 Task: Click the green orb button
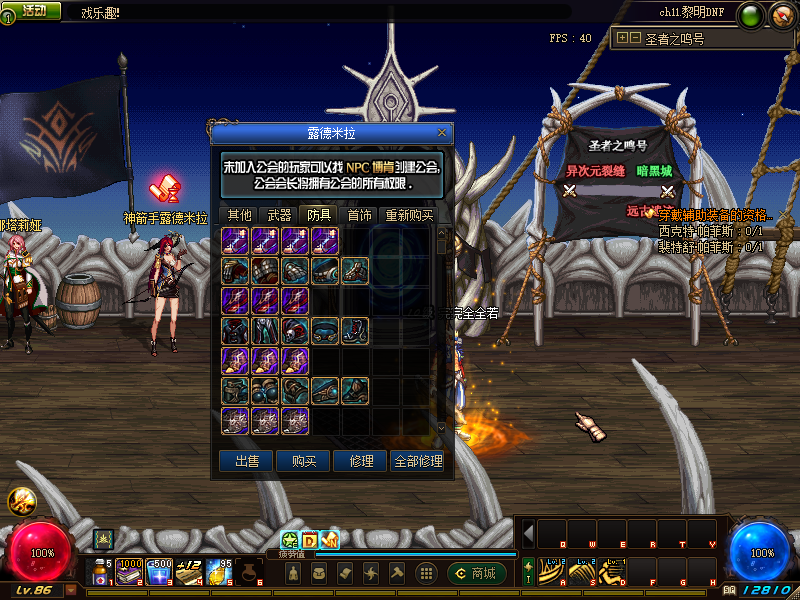coord(749,15)
